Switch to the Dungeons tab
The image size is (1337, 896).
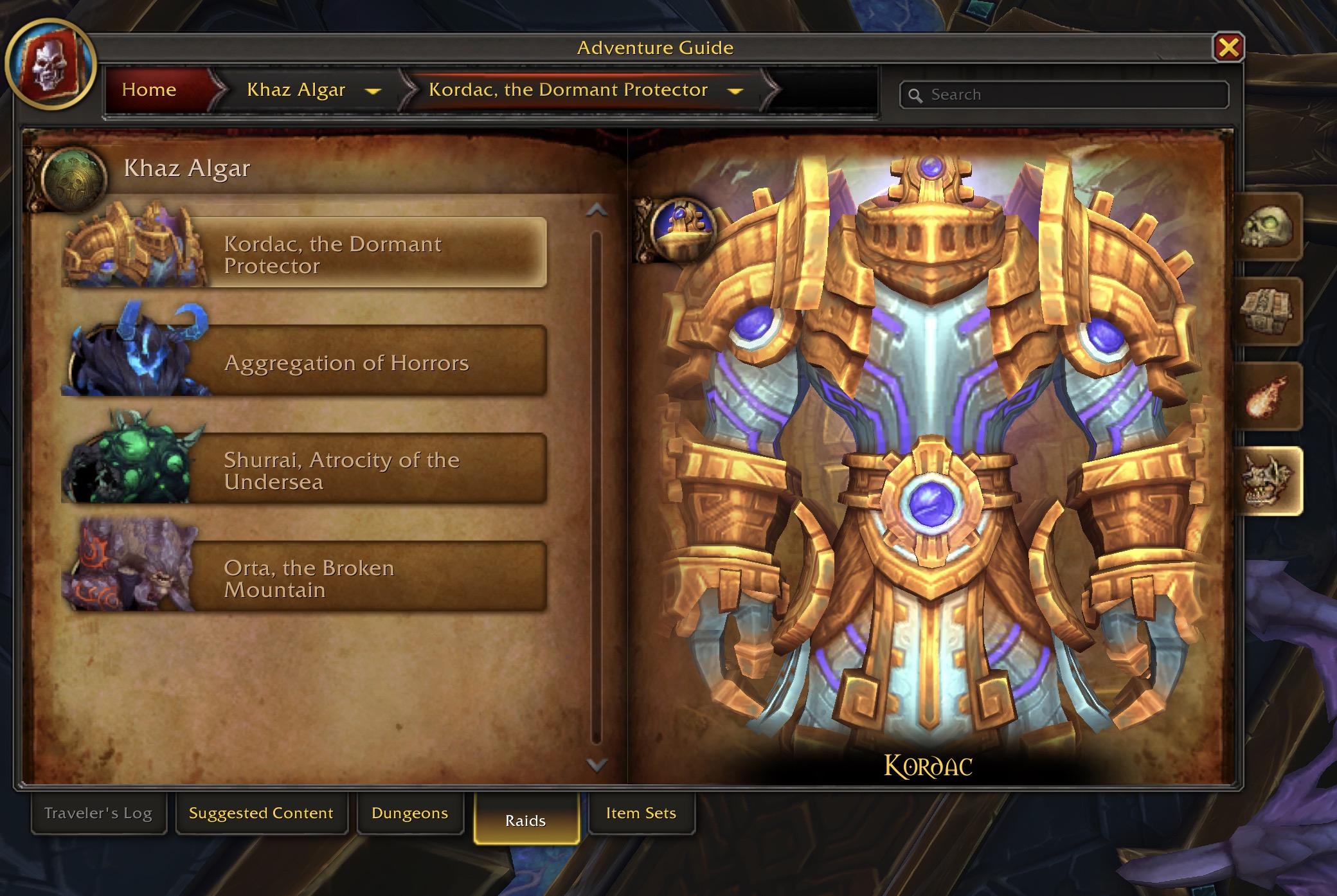(409, 813)
